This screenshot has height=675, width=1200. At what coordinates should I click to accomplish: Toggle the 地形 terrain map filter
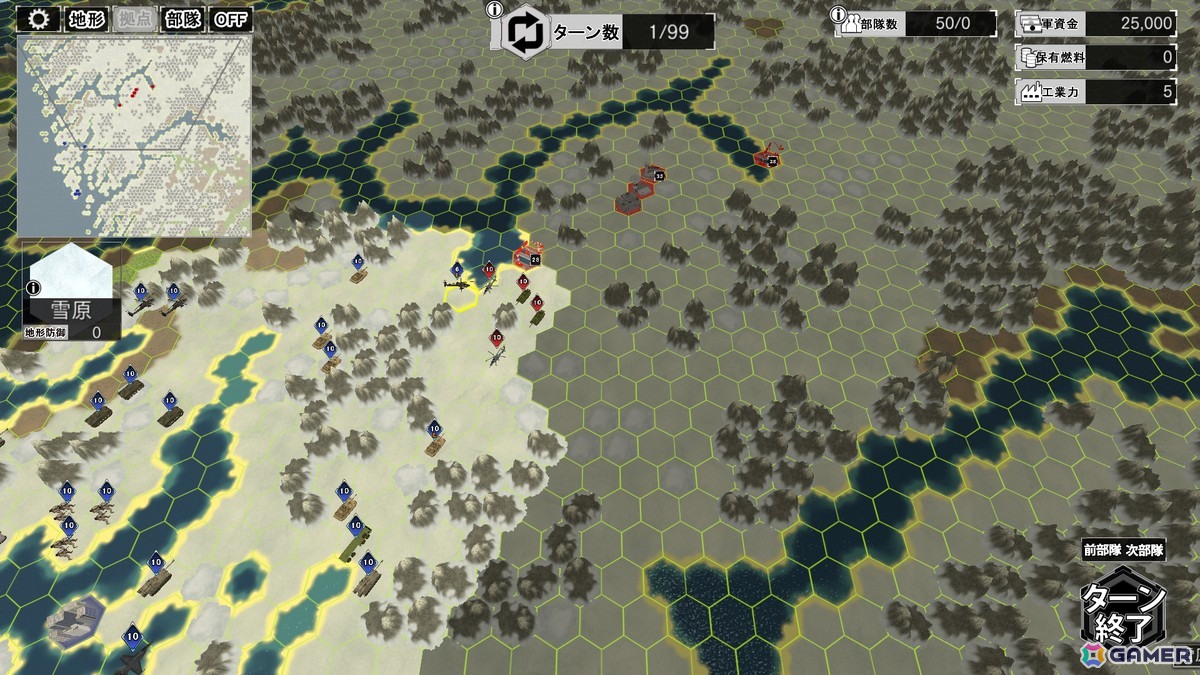tap(87, 19)
